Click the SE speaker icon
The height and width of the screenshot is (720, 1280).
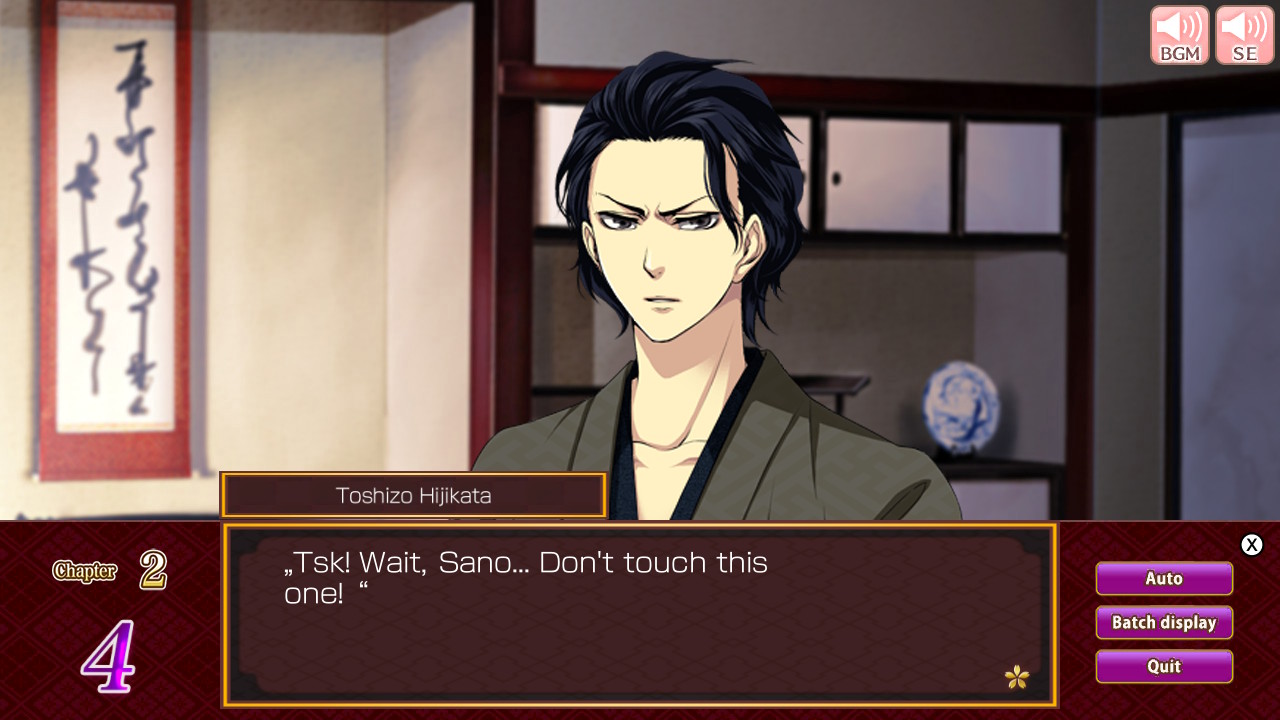[x=1243, y=28]
